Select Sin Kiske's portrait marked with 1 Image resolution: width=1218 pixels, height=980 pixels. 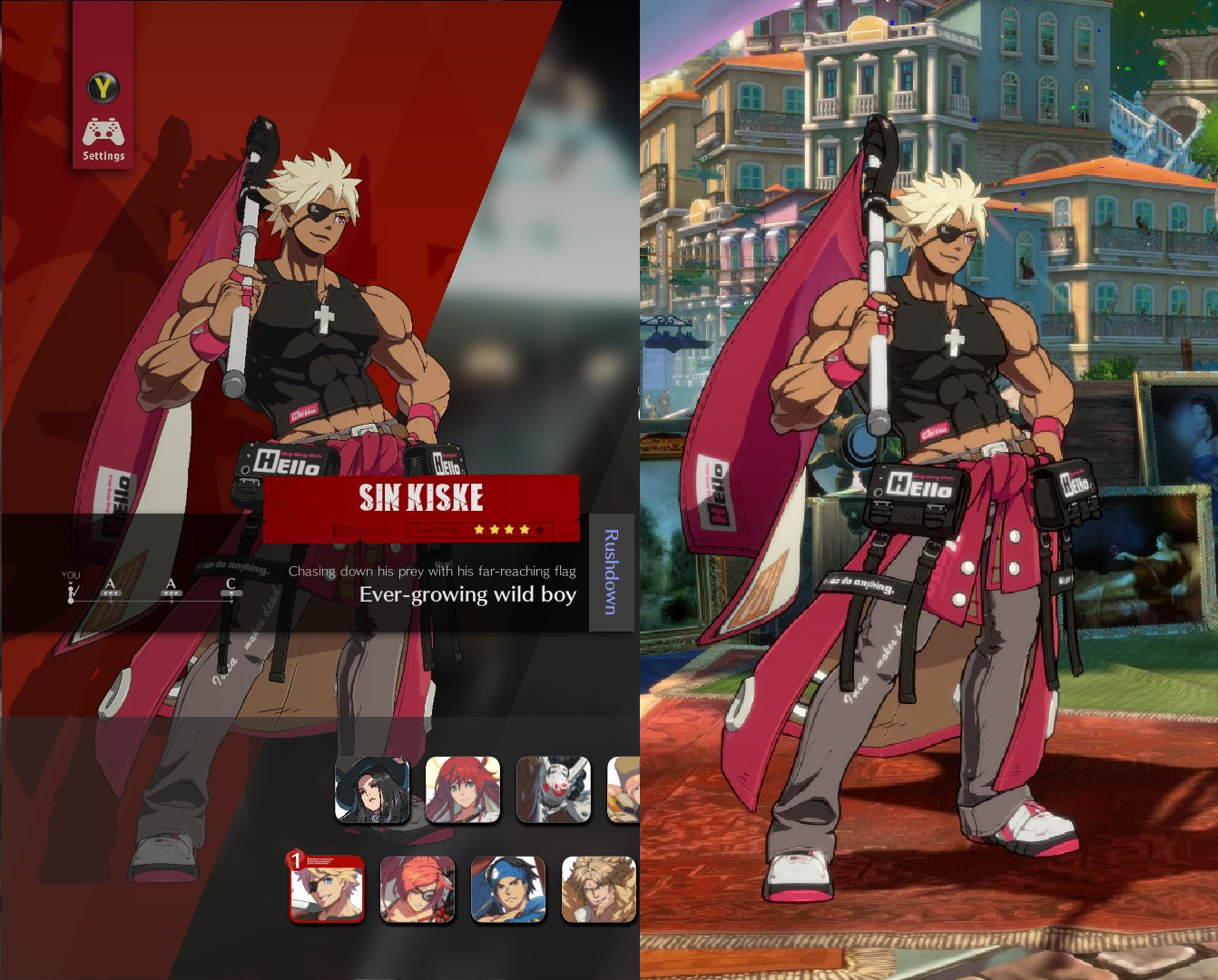click(326, 890)
